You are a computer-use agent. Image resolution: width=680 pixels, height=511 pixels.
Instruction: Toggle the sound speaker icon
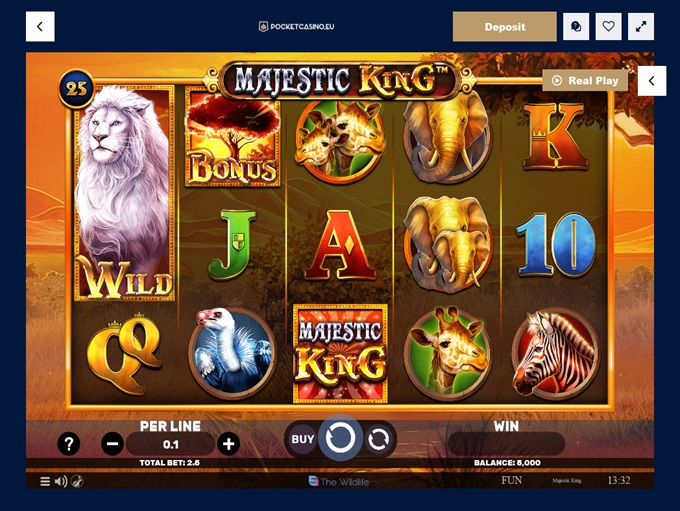point(60,481)
